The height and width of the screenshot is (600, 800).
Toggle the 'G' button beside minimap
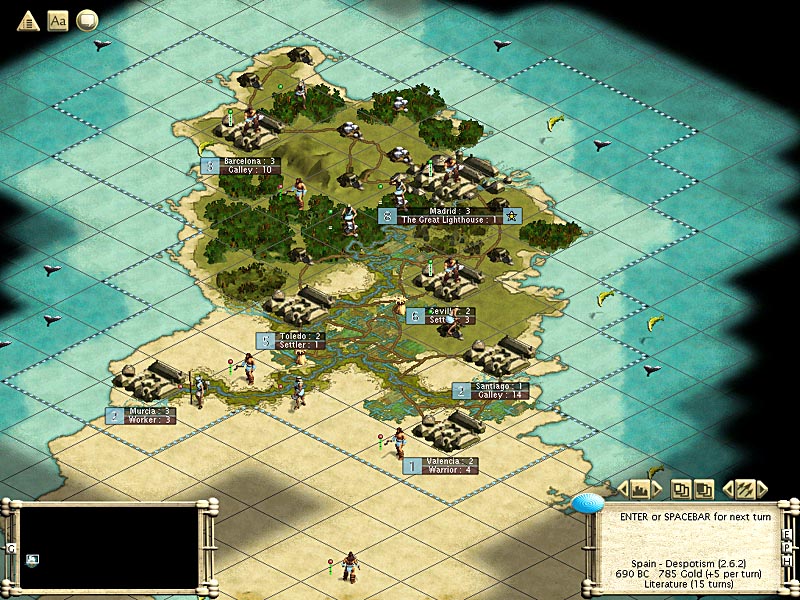click(x=11, y=548)
